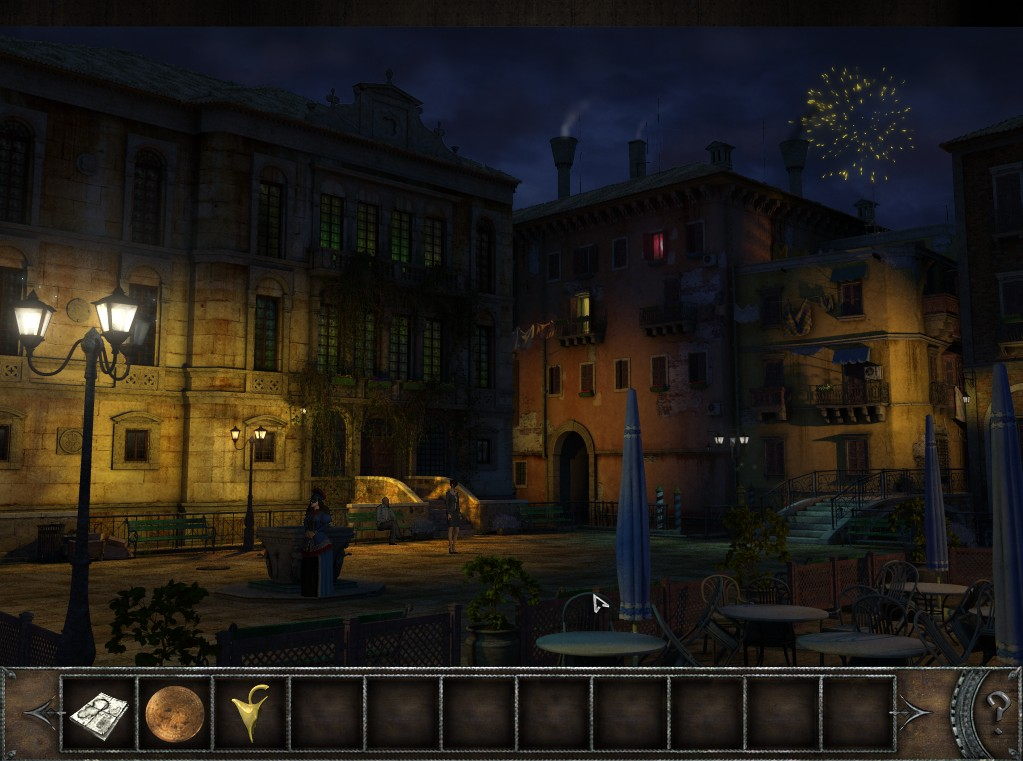Pick the round copper disc from inventory
Screen dimensions: 1023x761
coord(174,713)
